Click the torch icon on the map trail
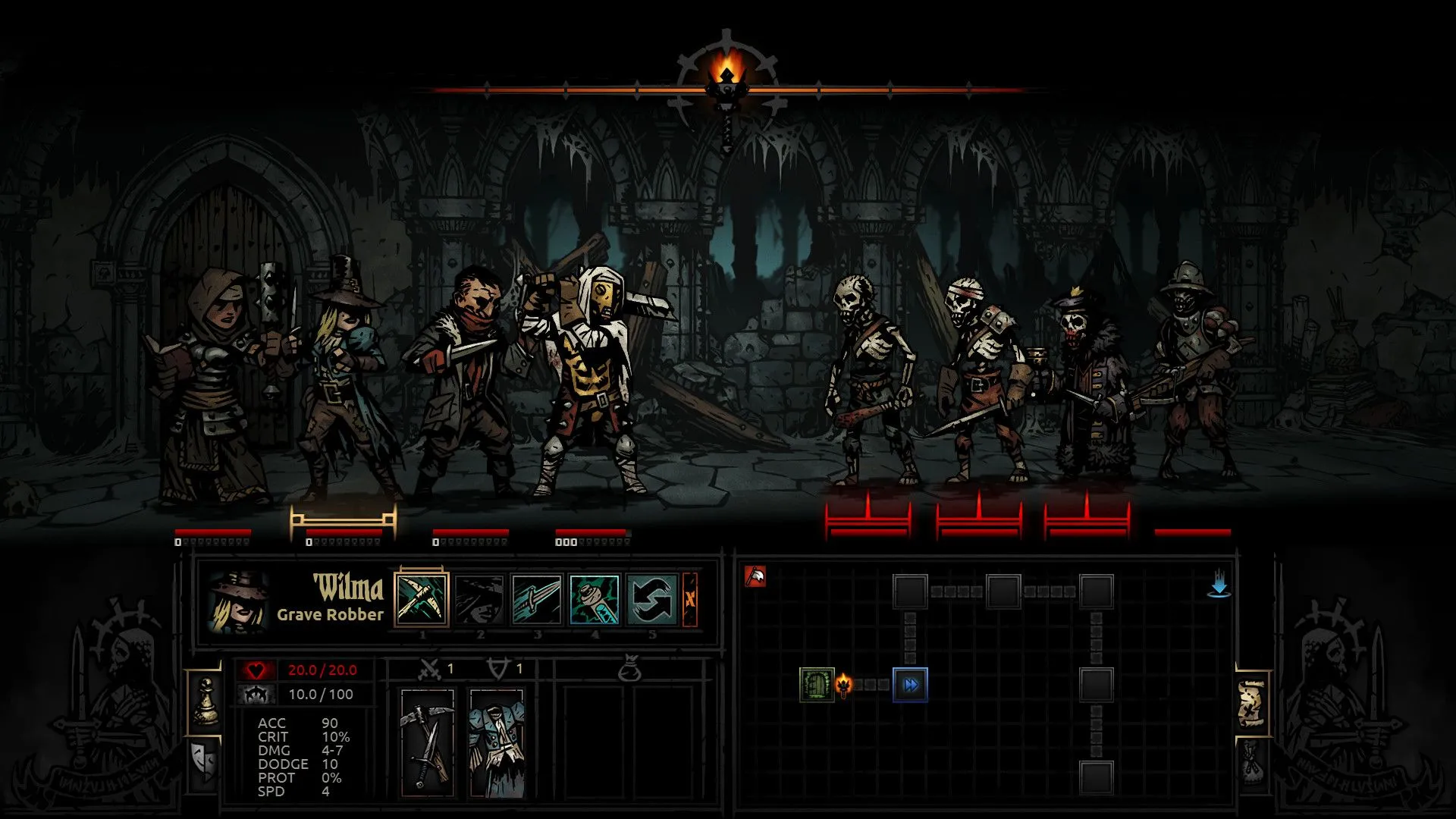Screen dimensions: 1456x819 pos(843,684)
